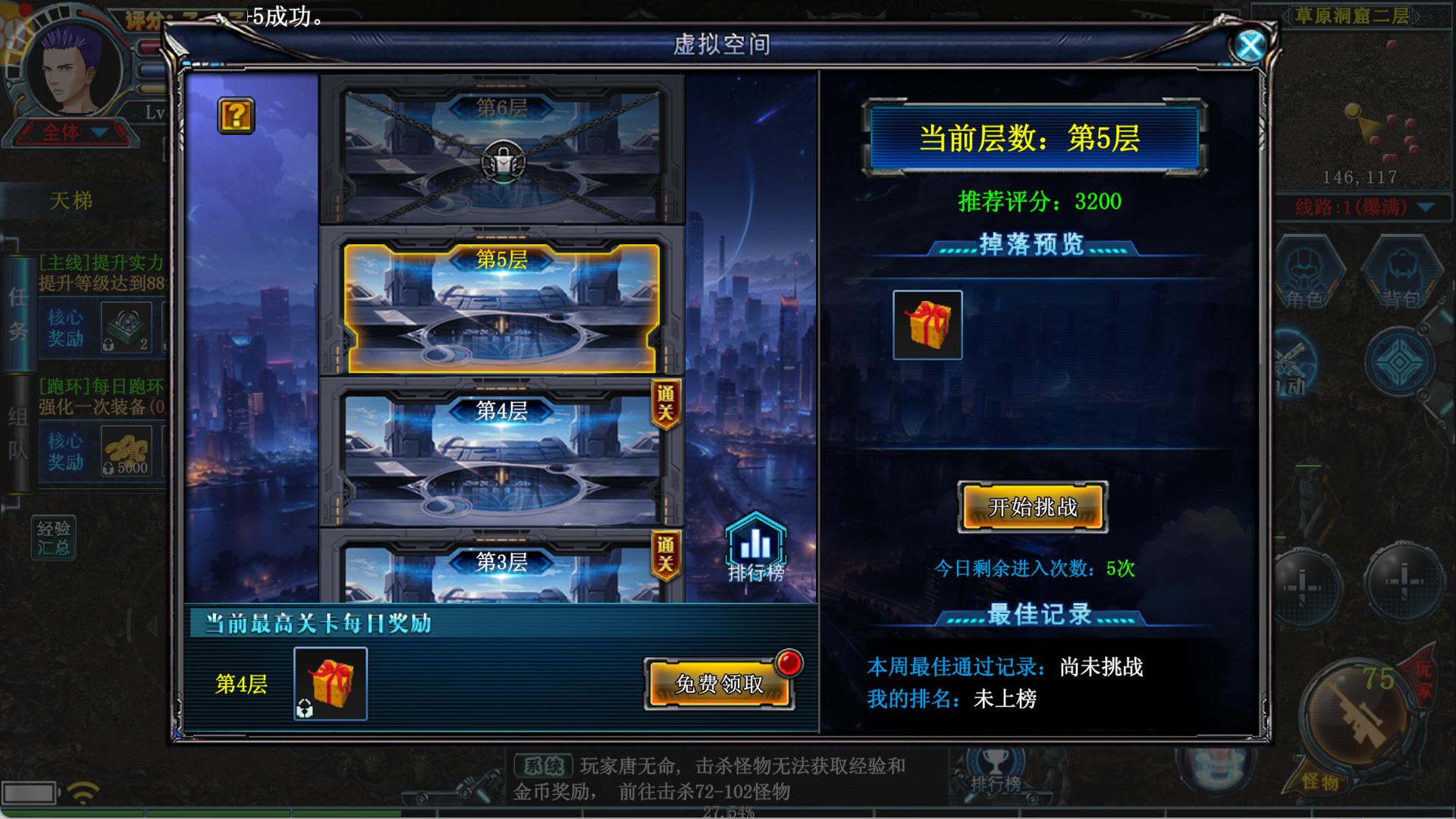Claim daily reward with 免费领取
The width and height of the screenshot is (1456, 819).
(719, 684)
